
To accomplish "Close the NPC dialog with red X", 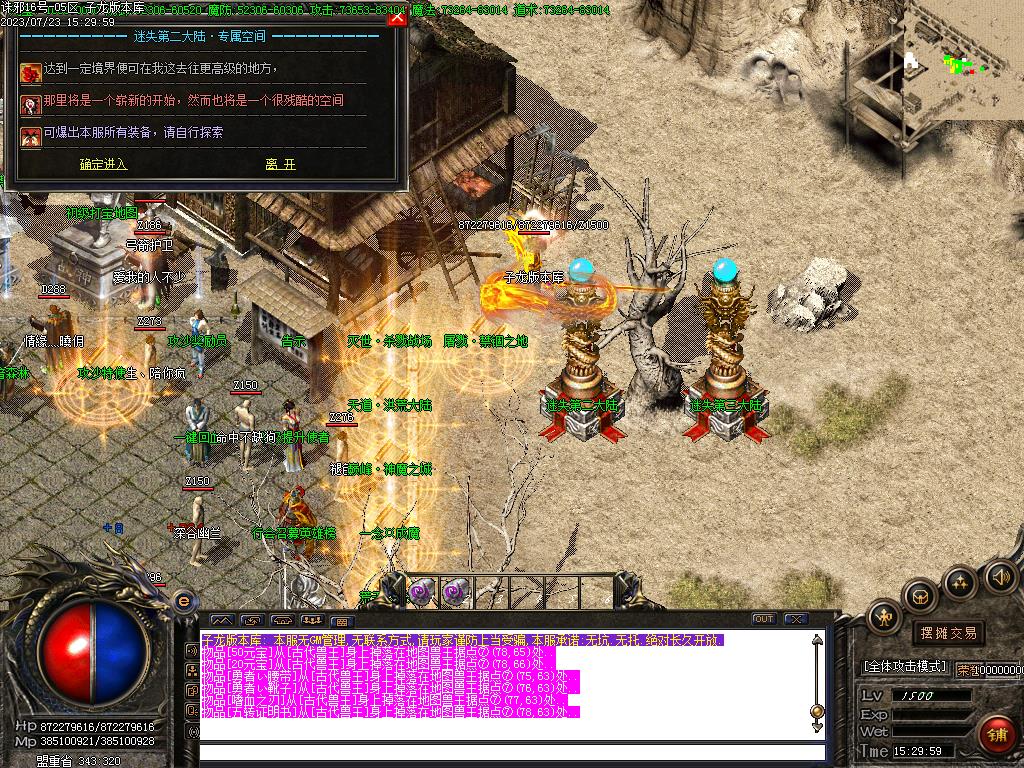I will (x=397, y=17).
